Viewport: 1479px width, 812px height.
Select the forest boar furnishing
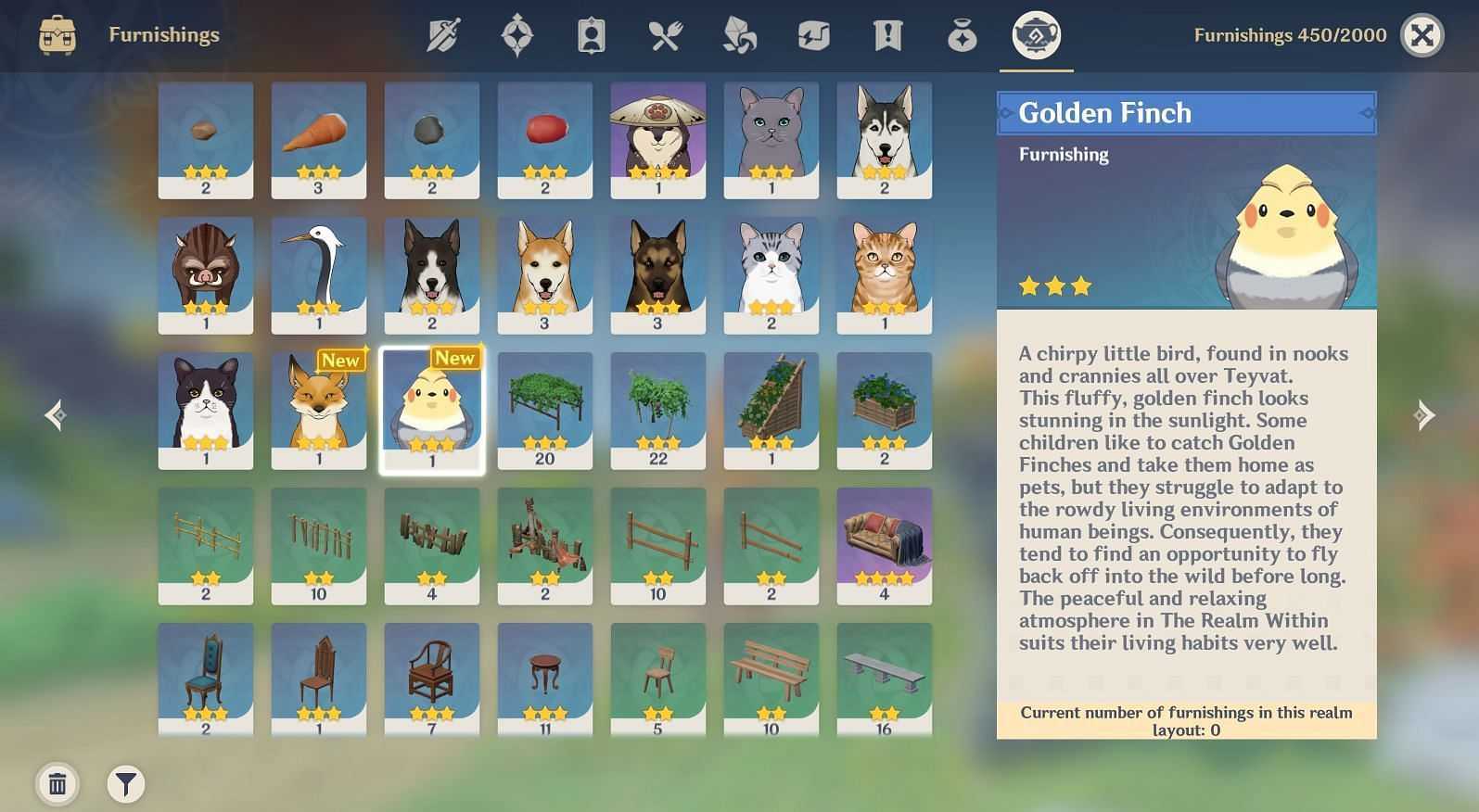tap(206, 275)
